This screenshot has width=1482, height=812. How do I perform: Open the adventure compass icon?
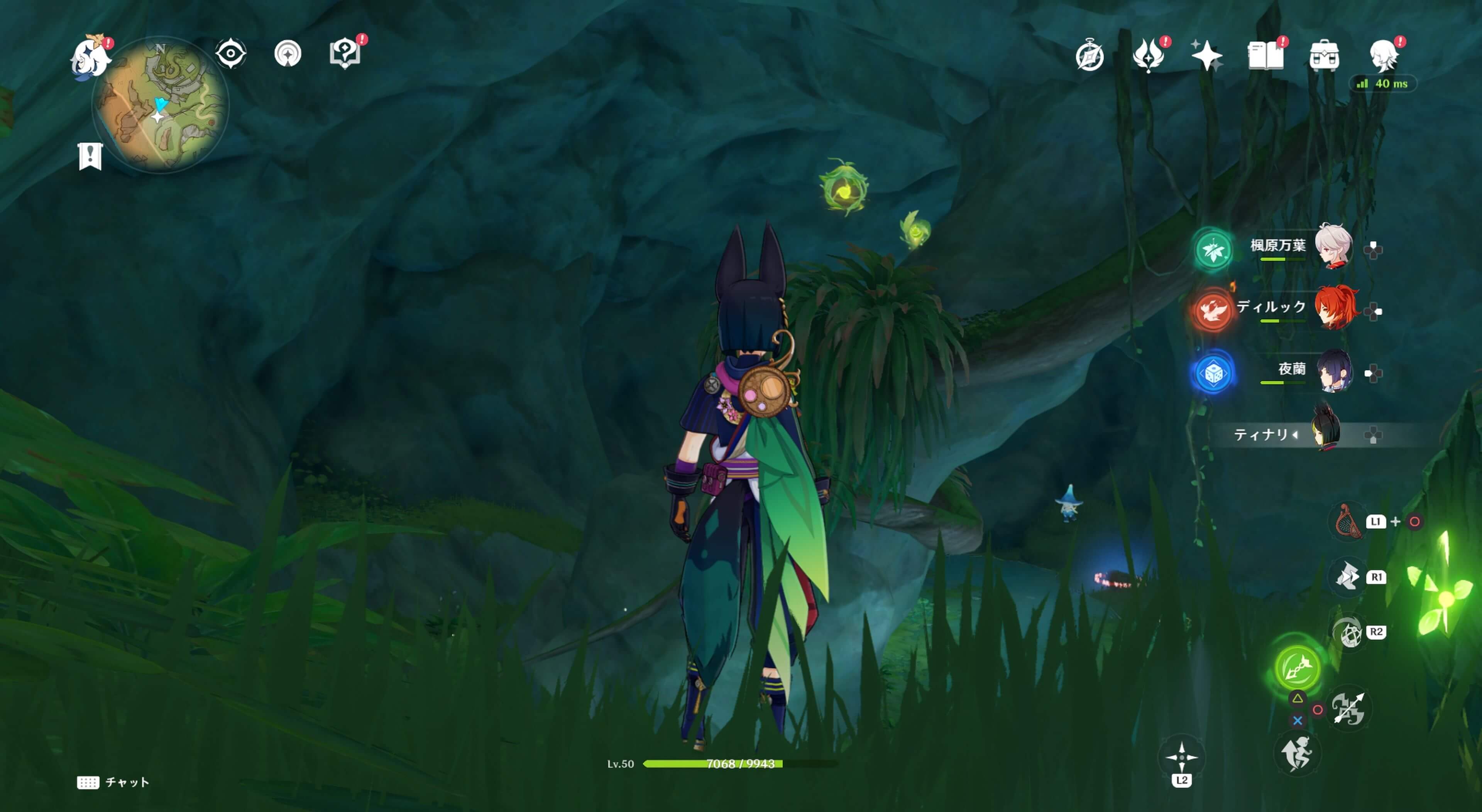pos(1090,56)
